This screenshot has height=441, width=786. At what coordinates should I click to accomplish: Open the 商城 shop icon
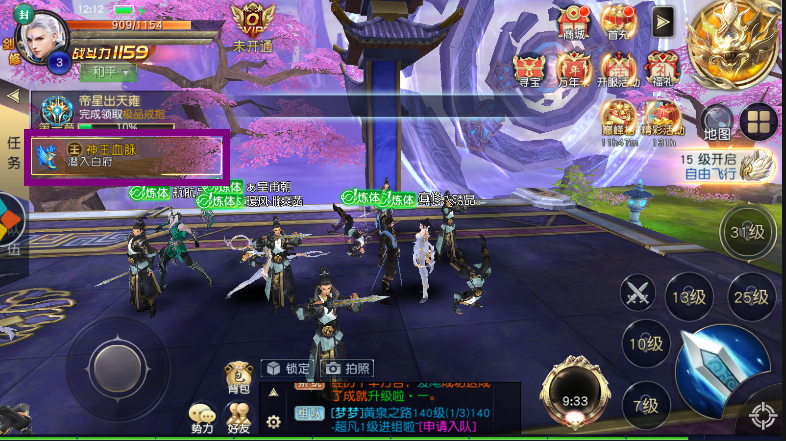coord(574,21)
